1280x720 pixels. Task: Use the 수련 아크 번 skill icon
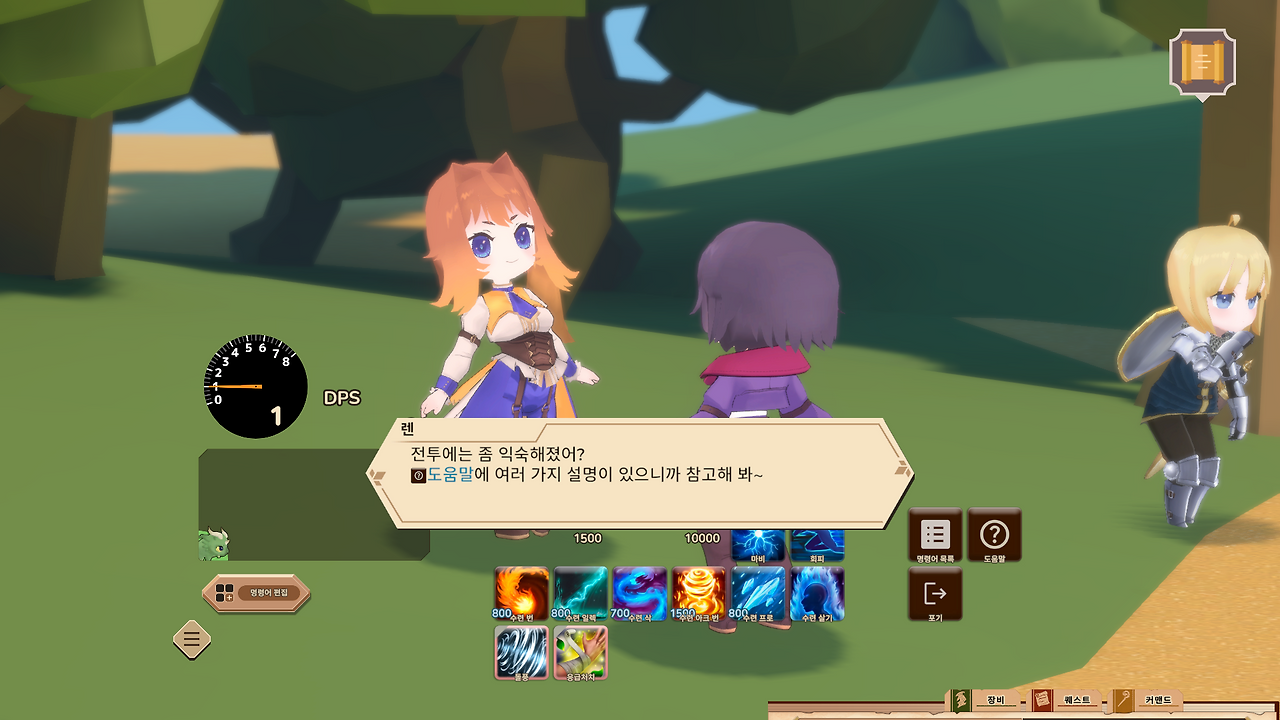click(700, 592)
